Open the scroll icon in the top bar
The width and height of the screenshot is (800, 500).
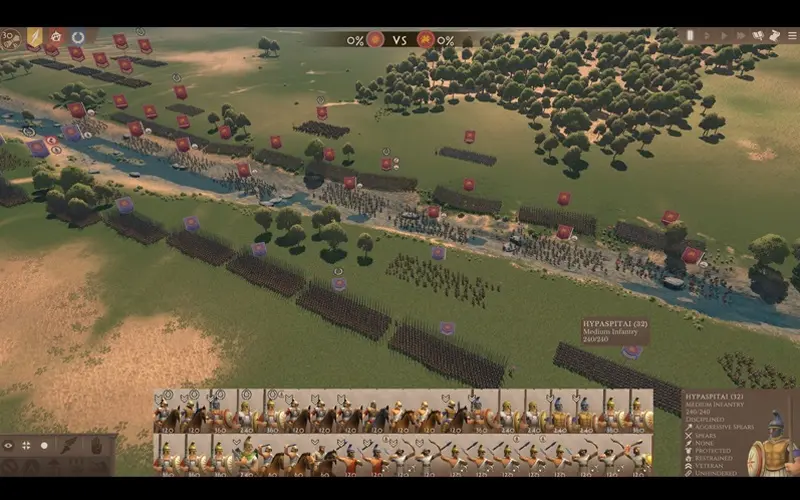773,36
